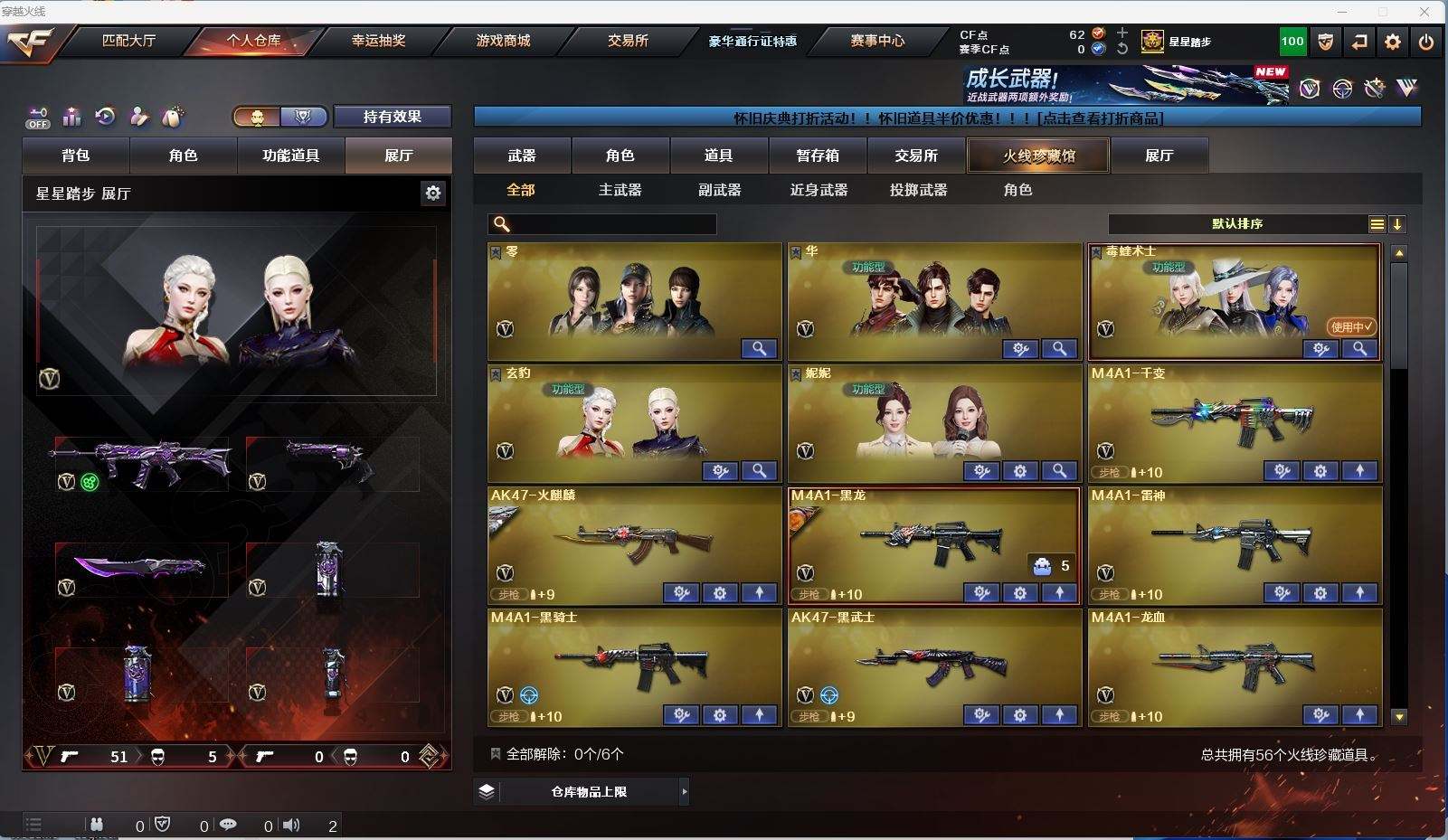Open the 赛事中心 tournament center
Screen dimensions: 1448x840
click(x=876, y=41)
